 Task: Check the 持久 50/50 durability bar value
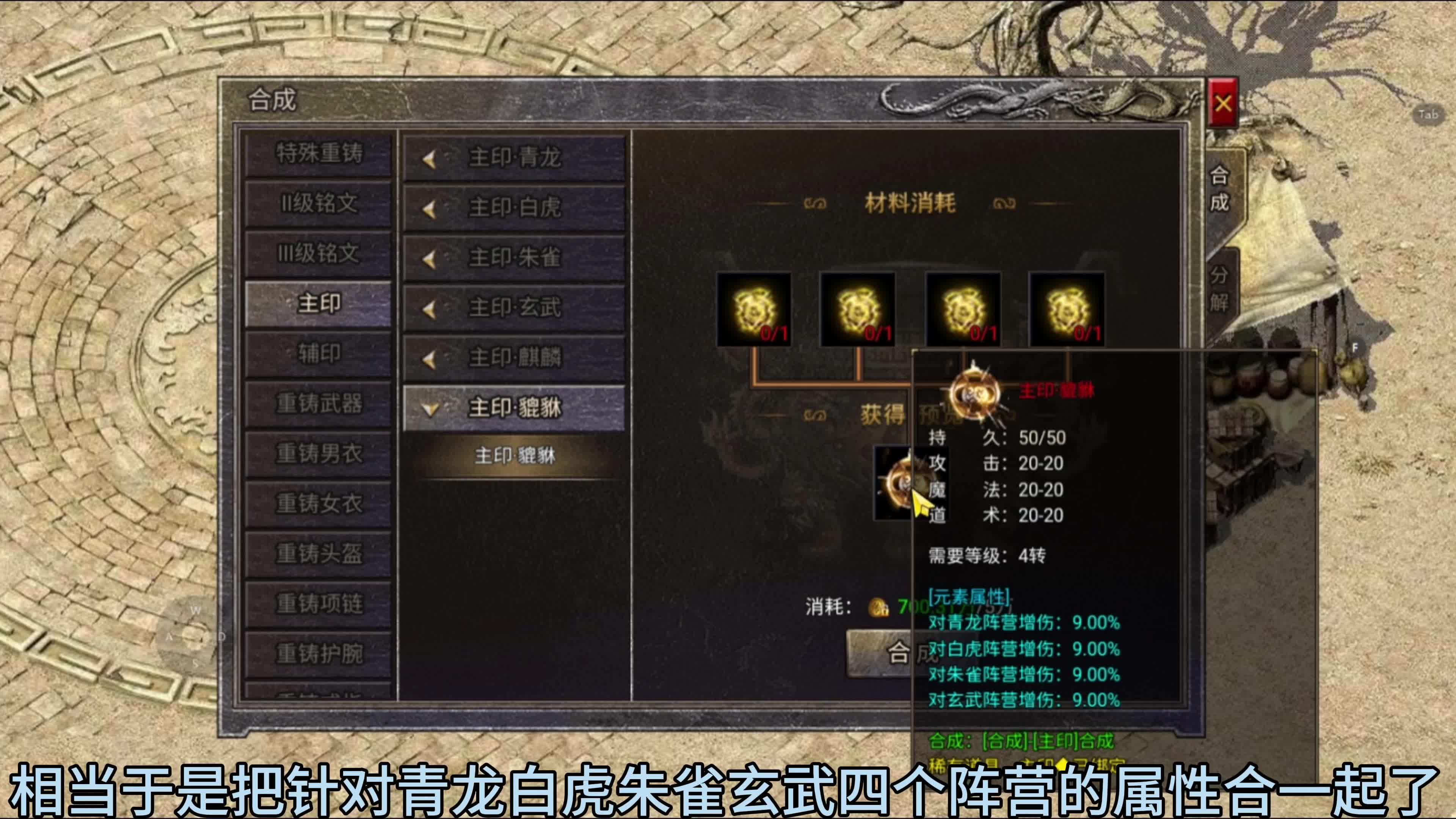[x=1043, y=438]
